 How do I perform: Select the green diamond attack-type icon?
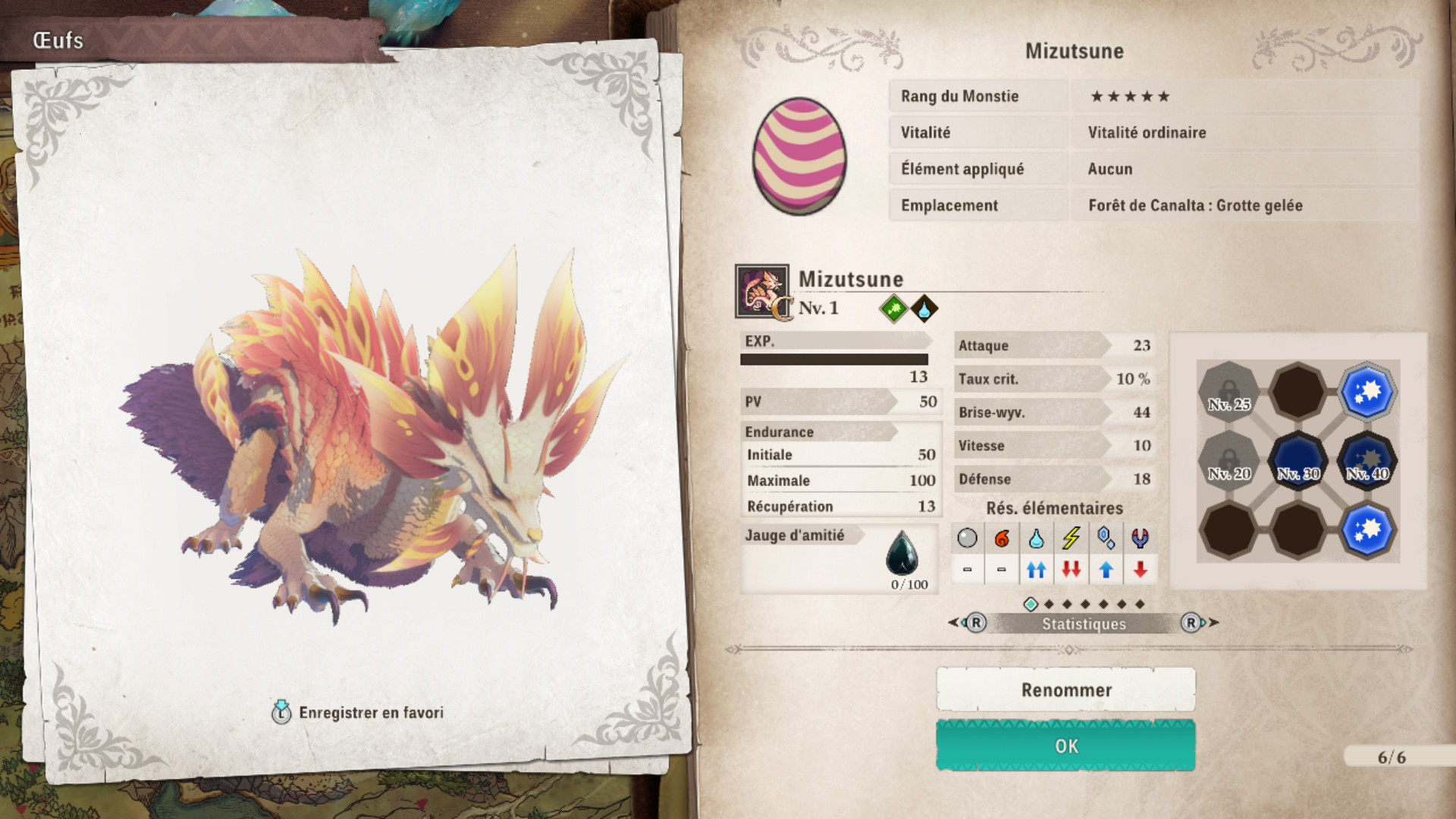[x=893, y=309]
